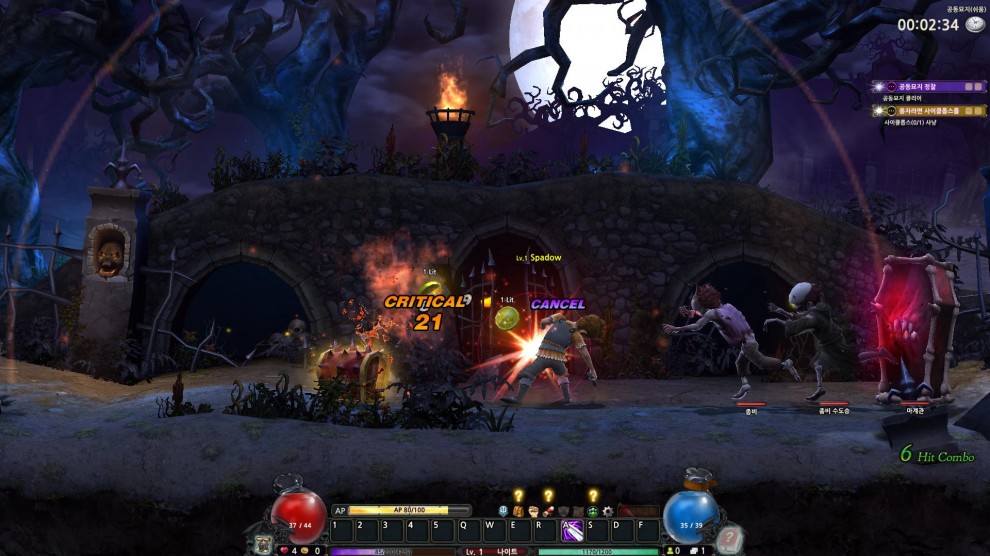Select the empty hotbar slot labeled F
Viewport: 990px width, 556px height.
[648, 530]
